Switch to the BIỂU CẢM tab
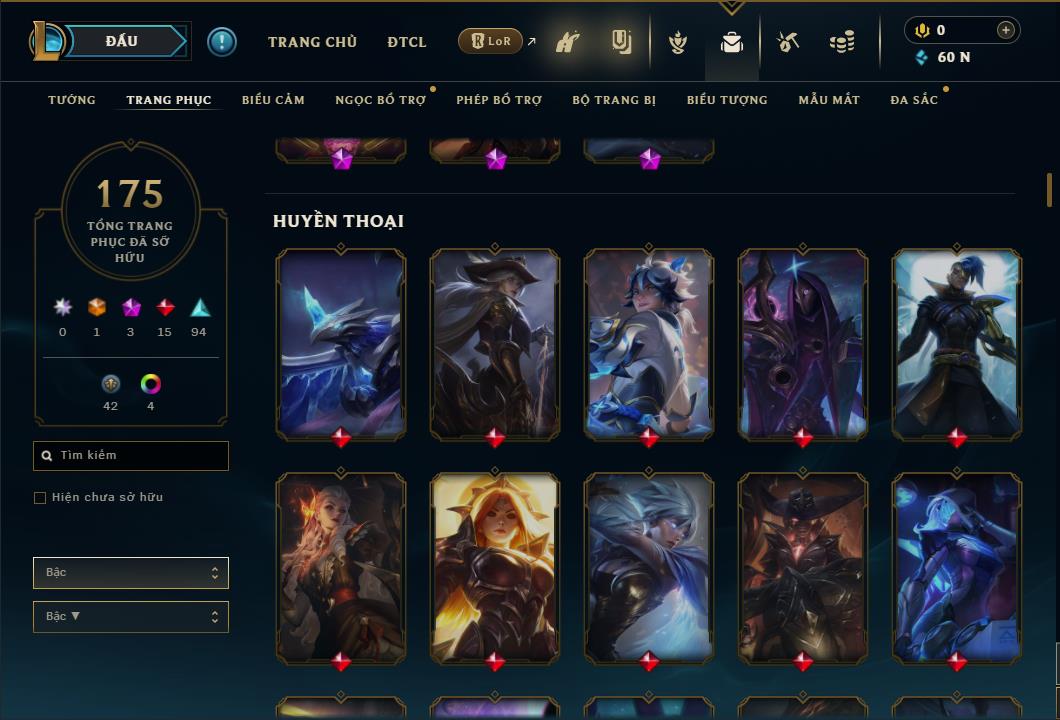Viewport: 1060px width, 720px height. 273,100
